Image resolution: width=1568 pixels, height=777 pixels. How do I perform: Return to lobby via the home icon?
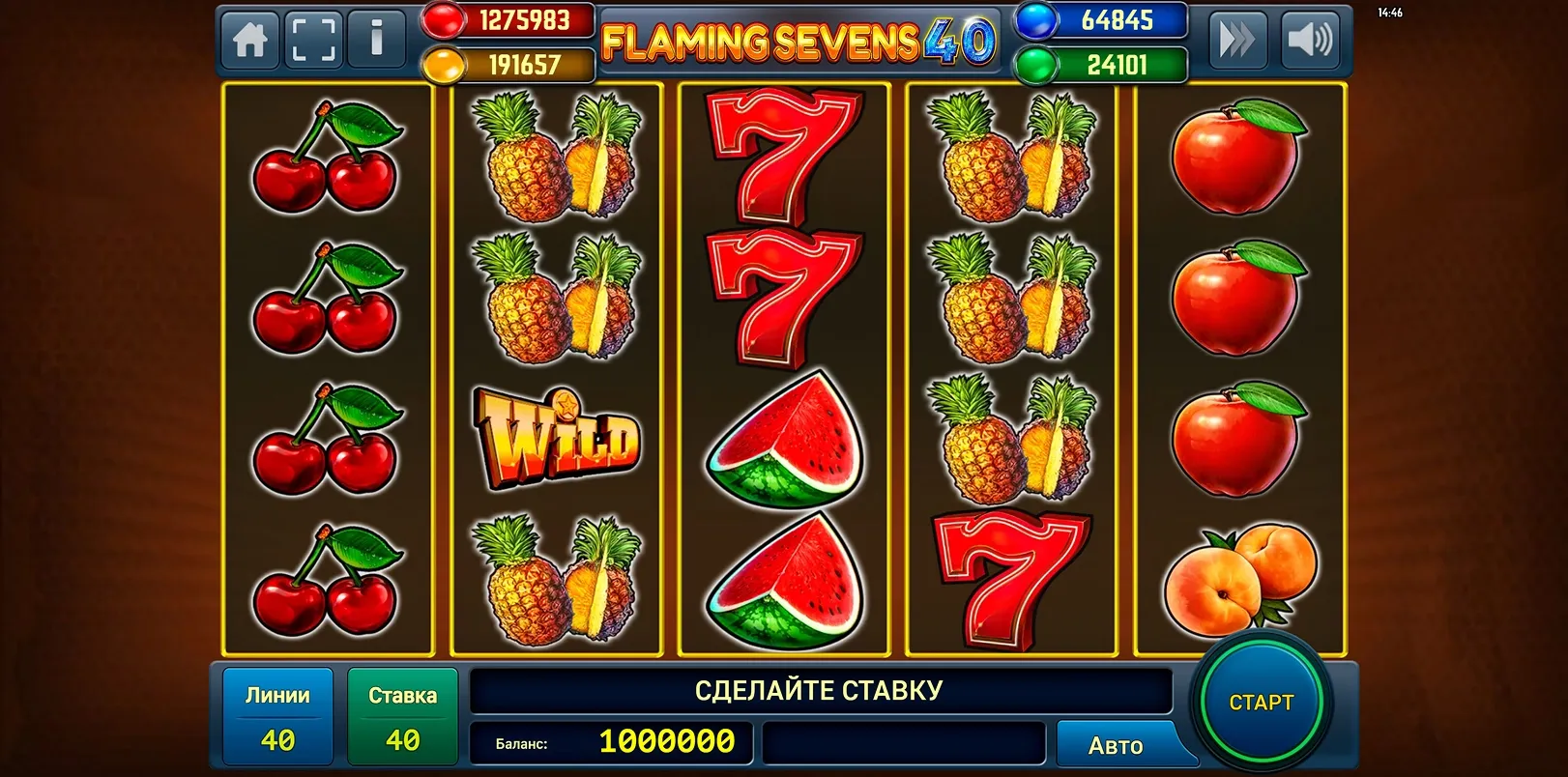(249, 41)
